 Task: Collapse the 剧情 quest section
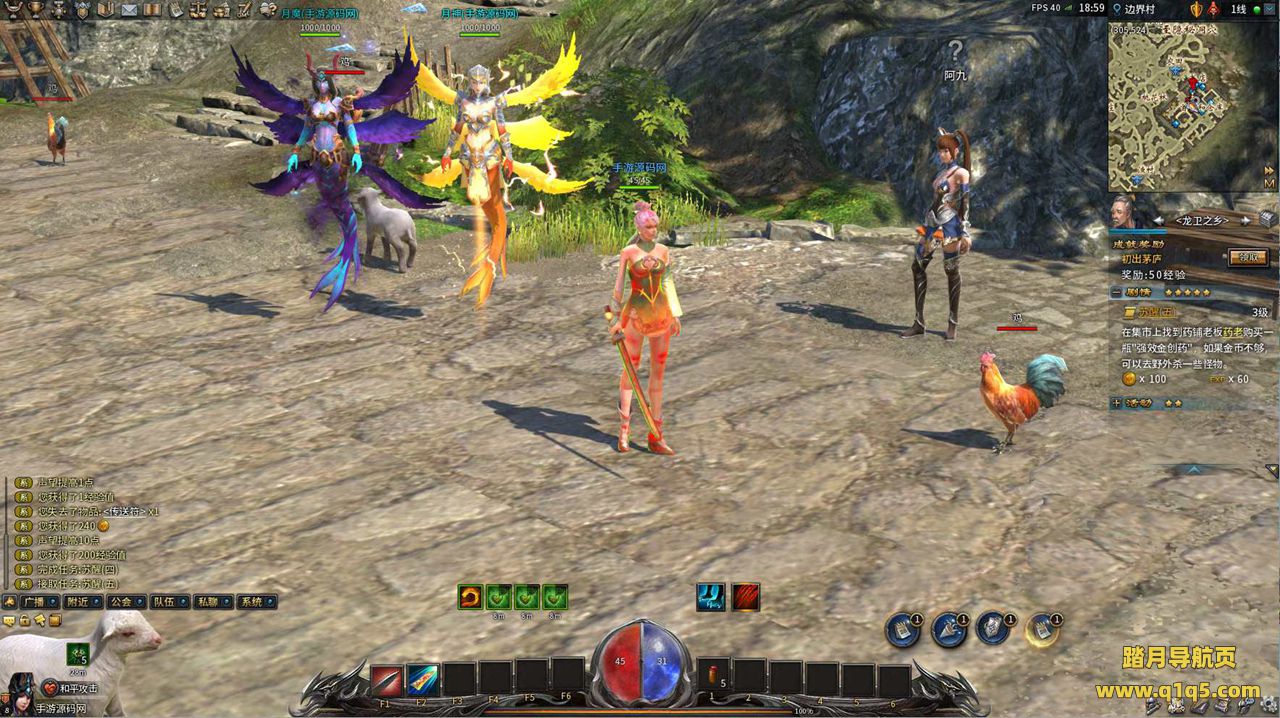pos(1117,292)
